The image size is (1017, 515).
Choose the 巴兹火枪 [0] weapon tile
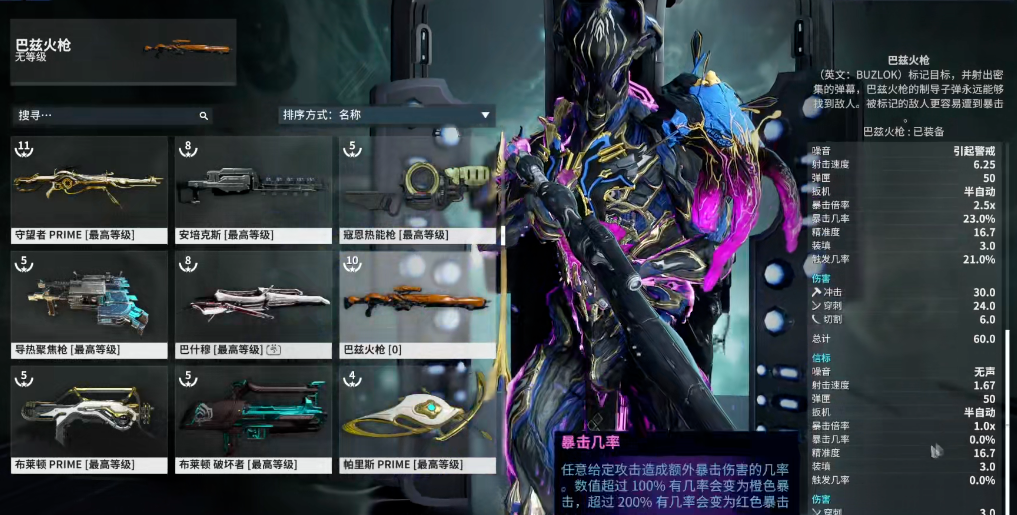click(417, 304)
